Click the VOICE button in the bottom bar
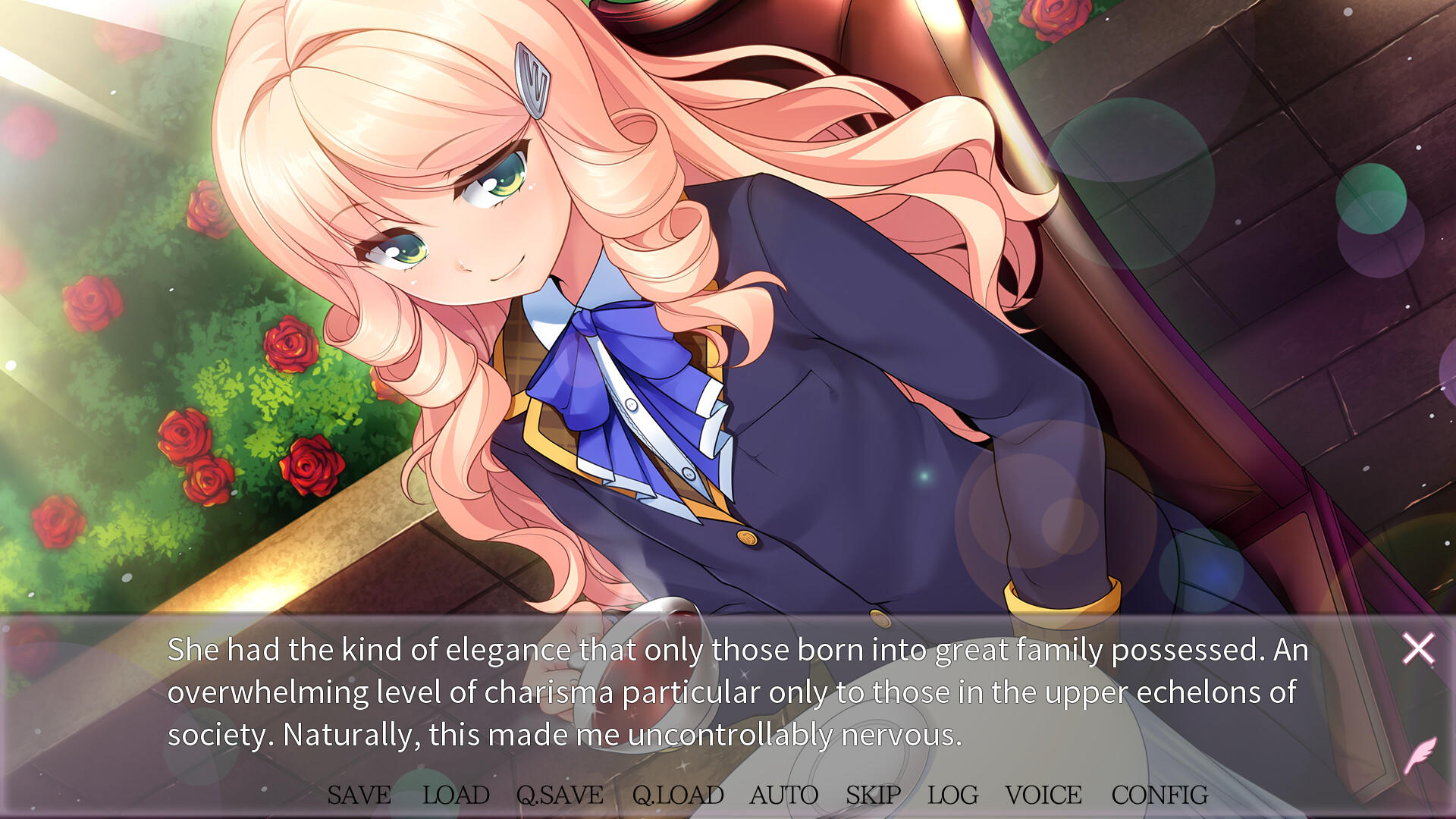This screenshot has height=819, width=1456. [1043, 795]
